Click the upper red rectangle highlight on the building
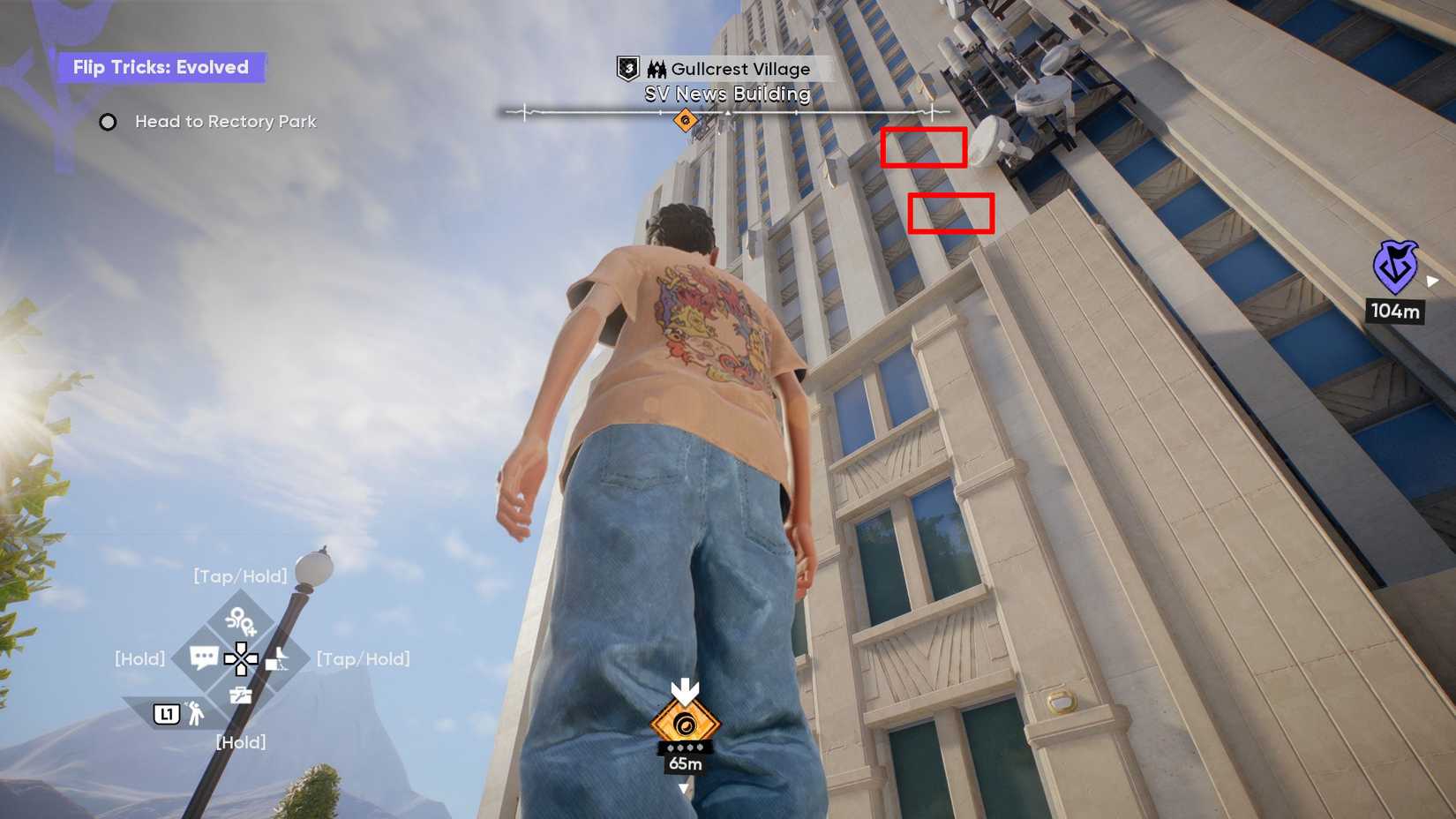Image resolution: width=1456 pixels, height=819 pixels. click(923, 147)
